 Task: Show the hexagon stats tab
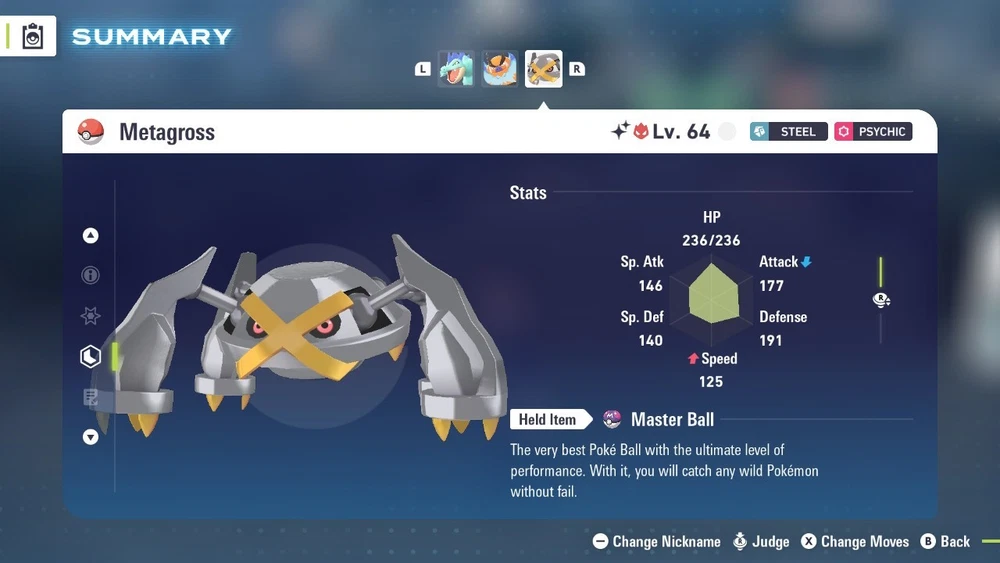(x=91, y=356)
